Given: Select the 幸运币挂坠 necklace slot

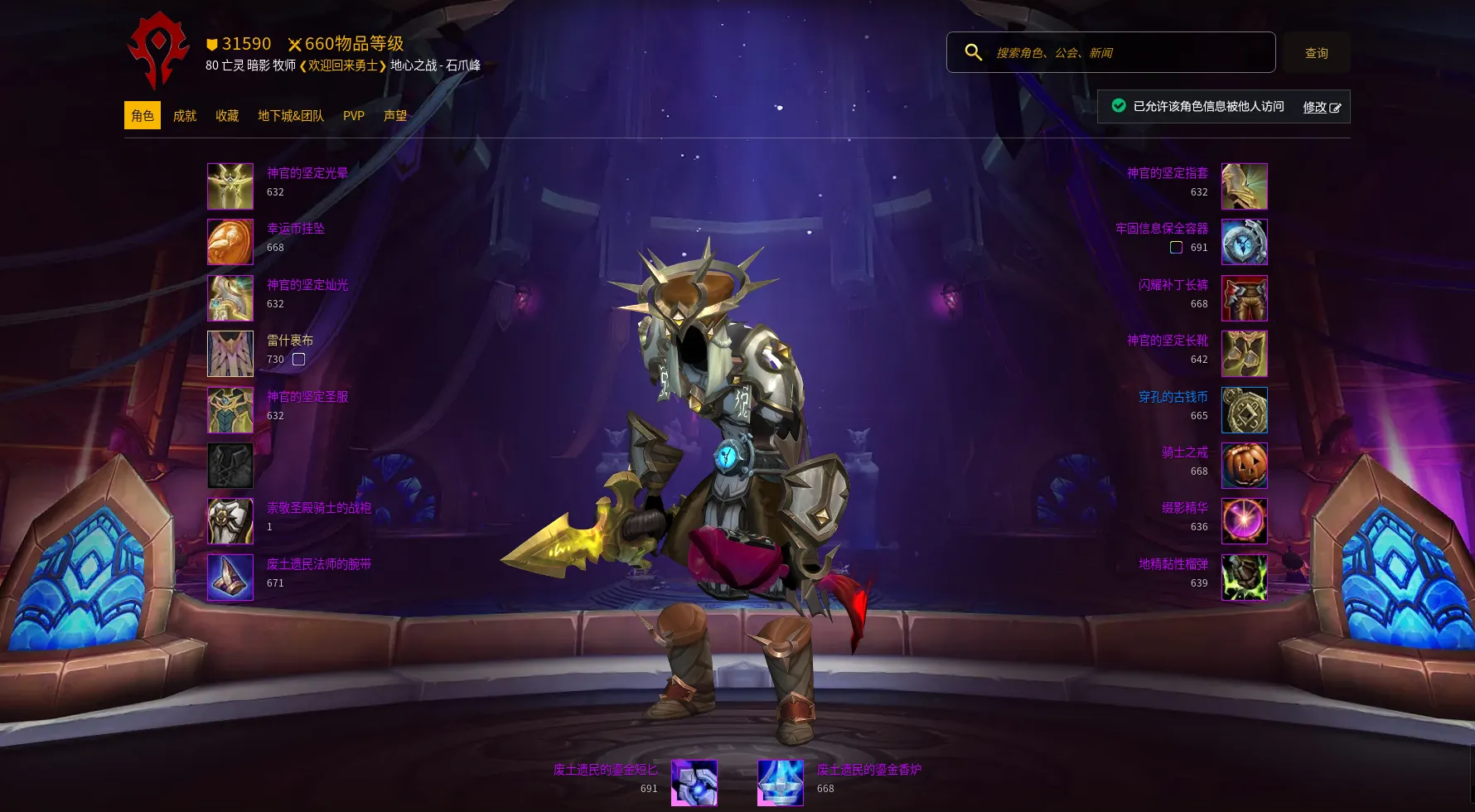Looking at the screenshot, I should click(x=230, y=242).
